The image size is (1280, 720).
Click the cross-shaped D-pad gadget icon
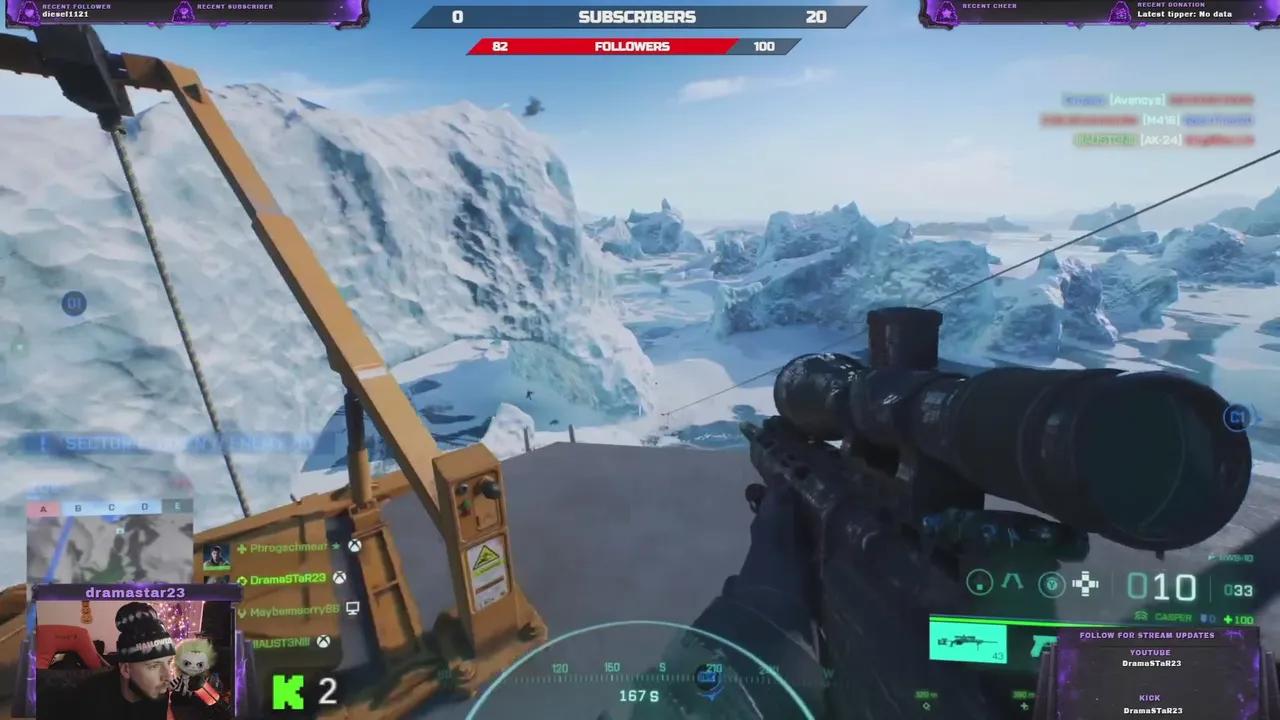pos(1085,584)
